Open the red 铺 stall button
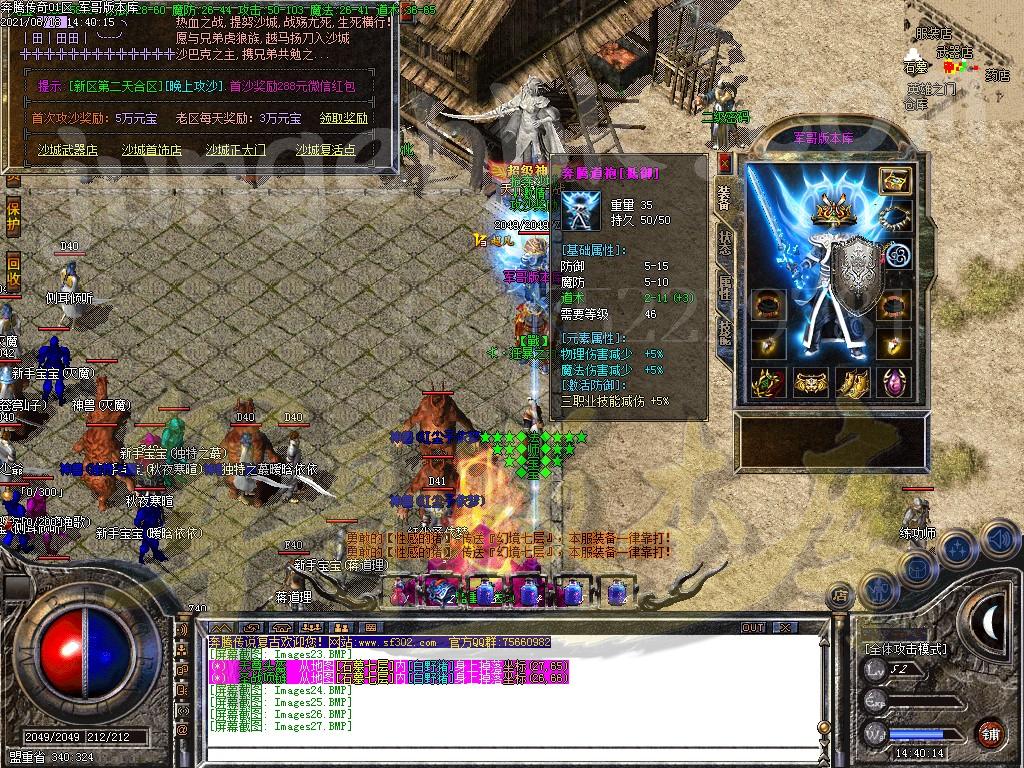Screen dimensions: 1024x768 coord(988,733)
